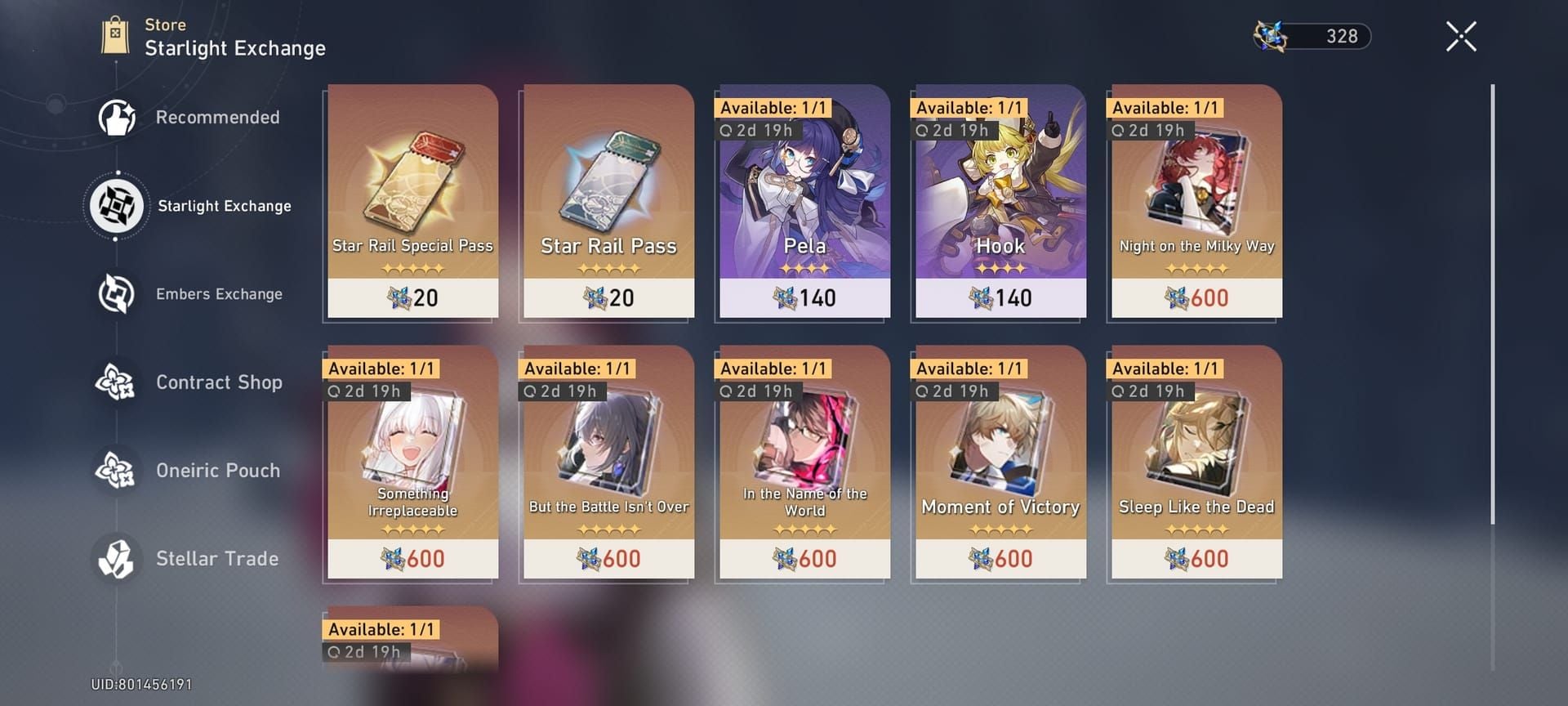Select the Something Irreplaceable card
Image resolution: width=1568 pixels, height=706 pixels.
click(x=412, y=463)
